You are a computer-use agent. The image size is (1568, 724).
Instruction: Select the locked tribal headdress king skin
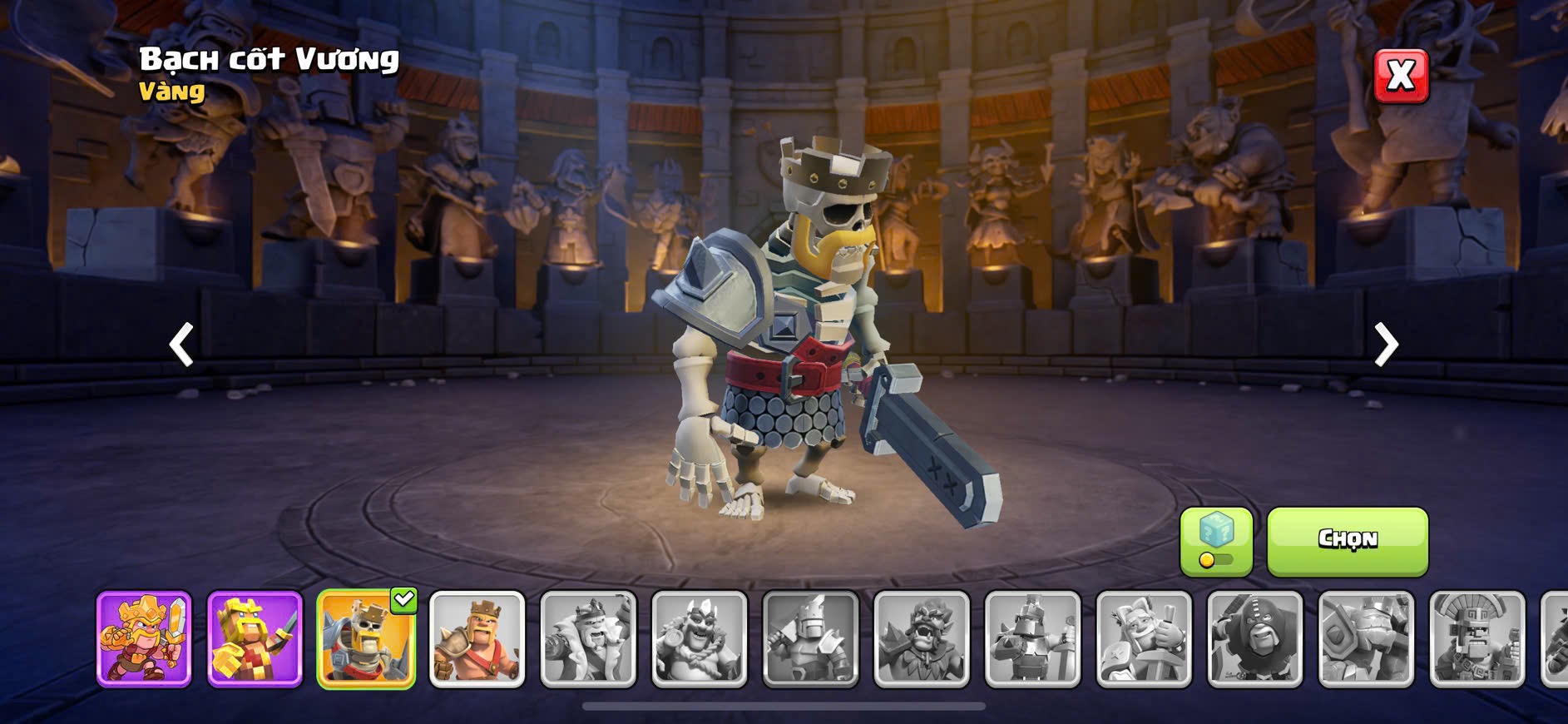pos(1477,639)
